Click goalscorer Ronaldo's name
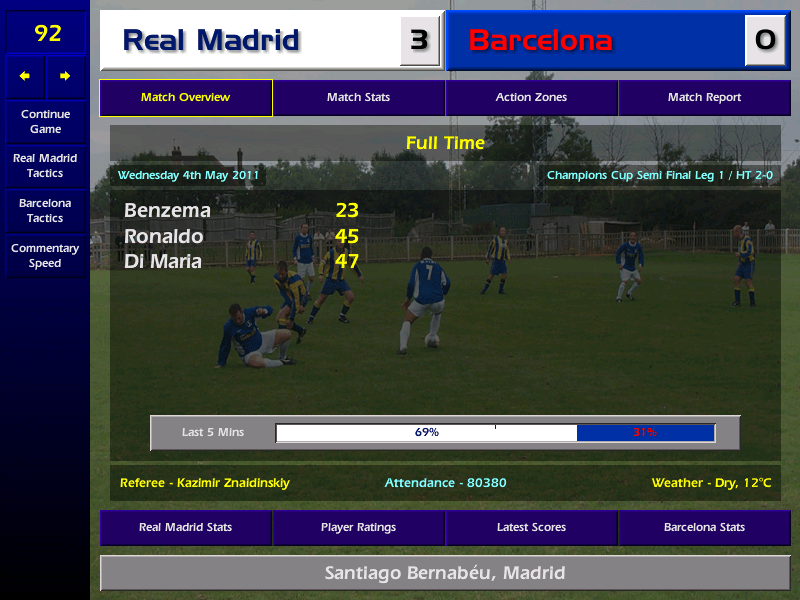Screen dimensions: 800x600 (x=163, y=237)
